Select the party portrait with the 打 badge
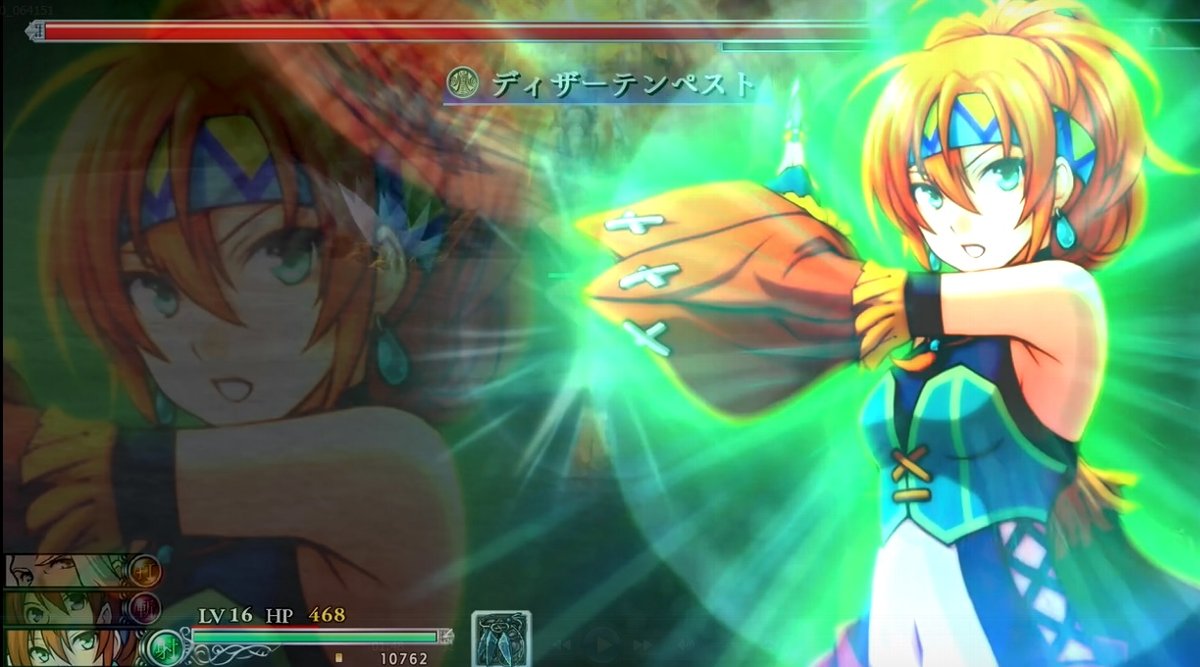 70,571
